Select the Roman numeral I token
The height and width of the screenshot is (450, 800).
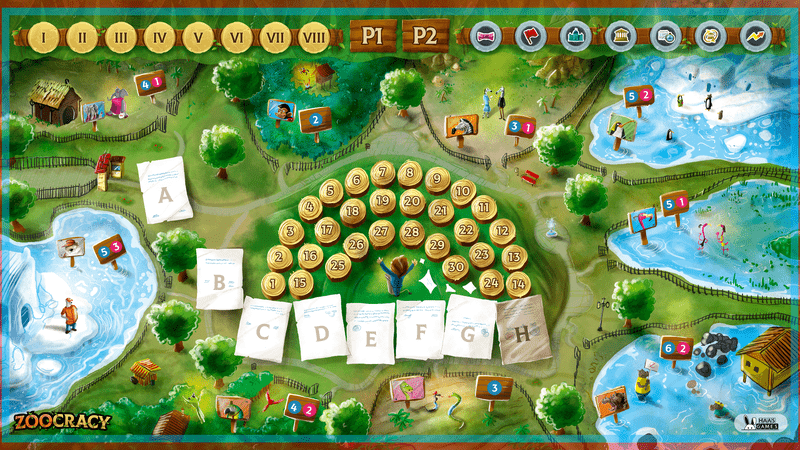tap(44, 37)
